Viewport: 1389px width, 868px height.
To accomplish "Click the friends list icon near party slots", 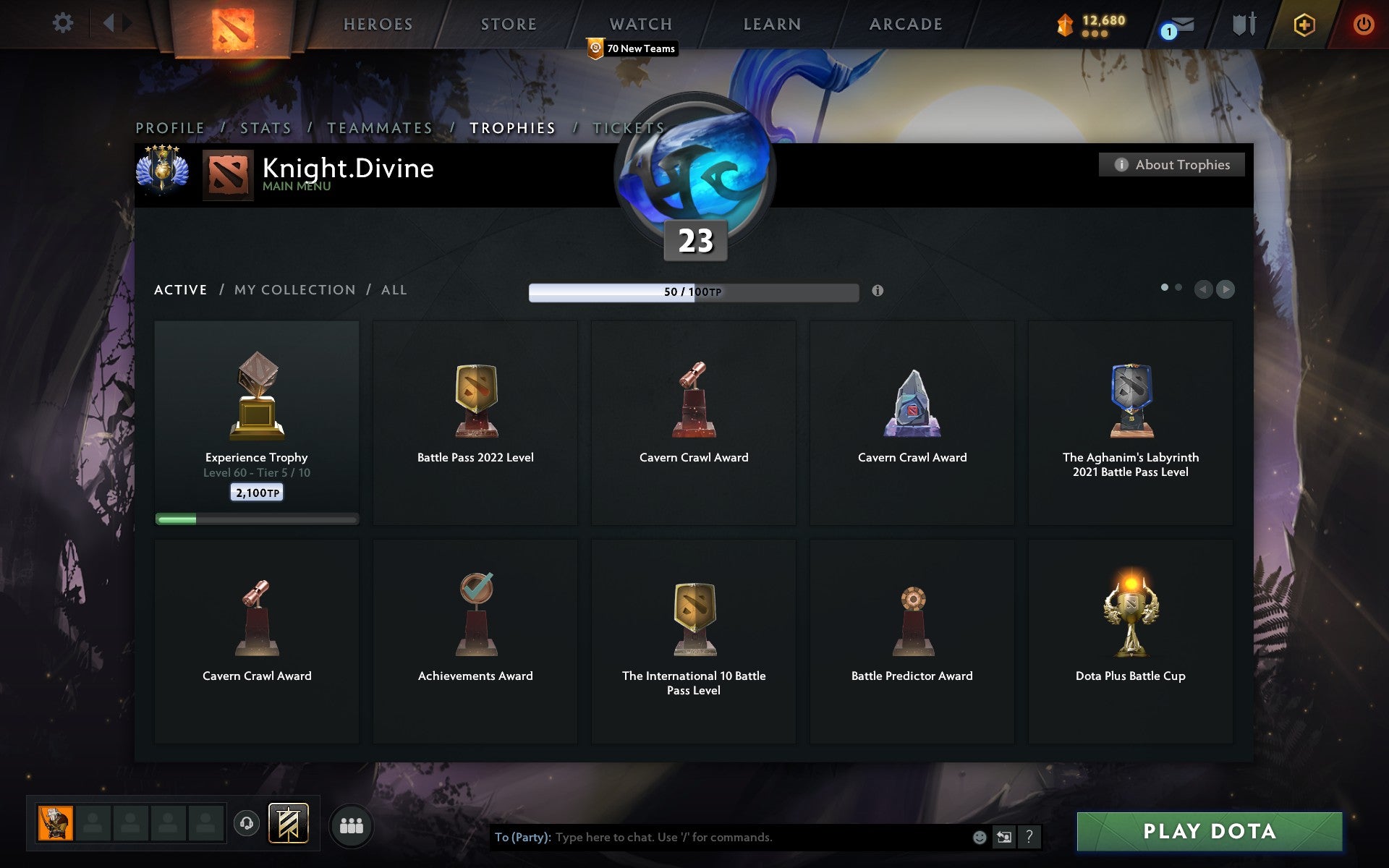I will [352, 823].
